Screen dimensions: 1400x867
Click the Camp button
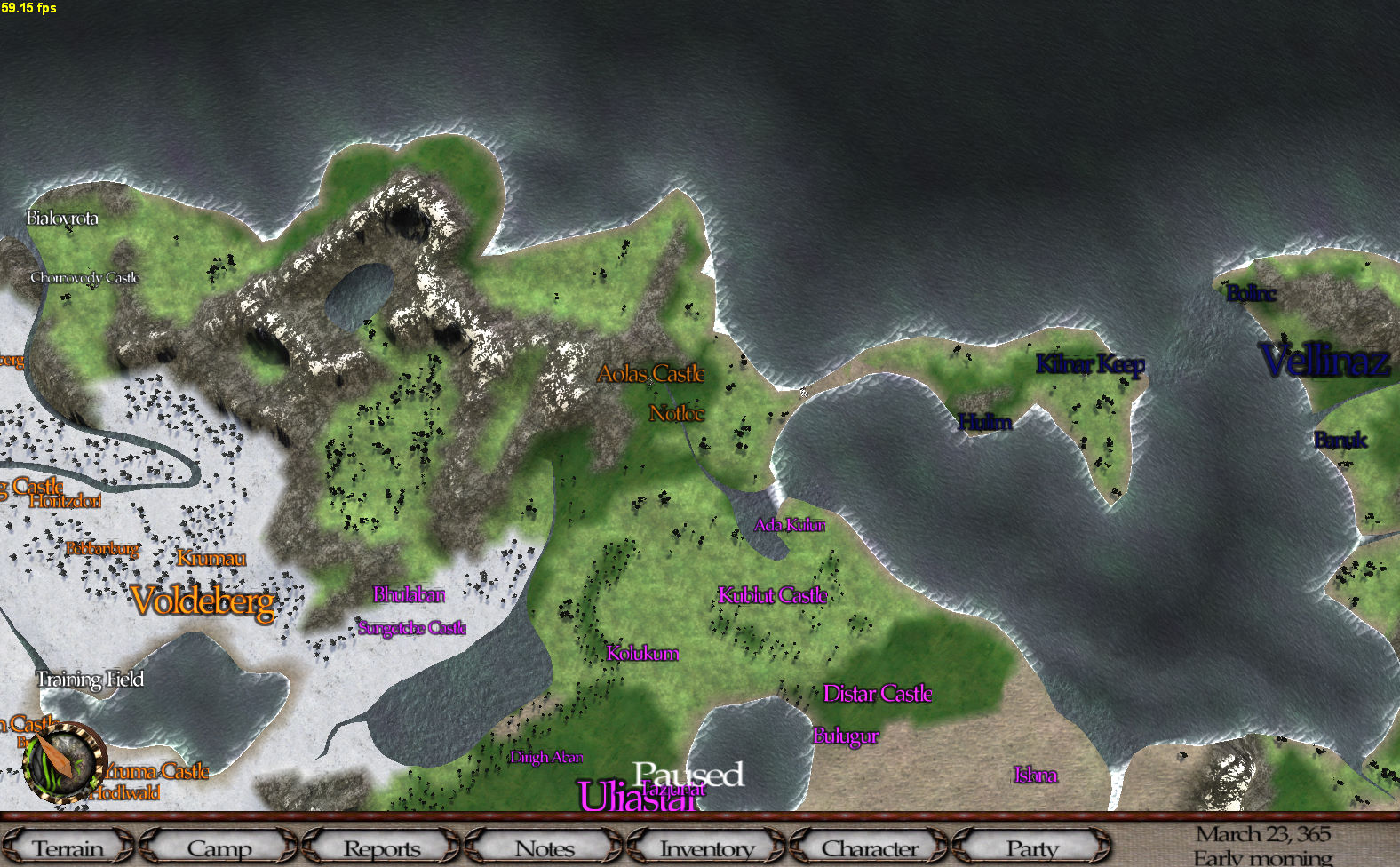pyautogui.click(x=219, y=848)
